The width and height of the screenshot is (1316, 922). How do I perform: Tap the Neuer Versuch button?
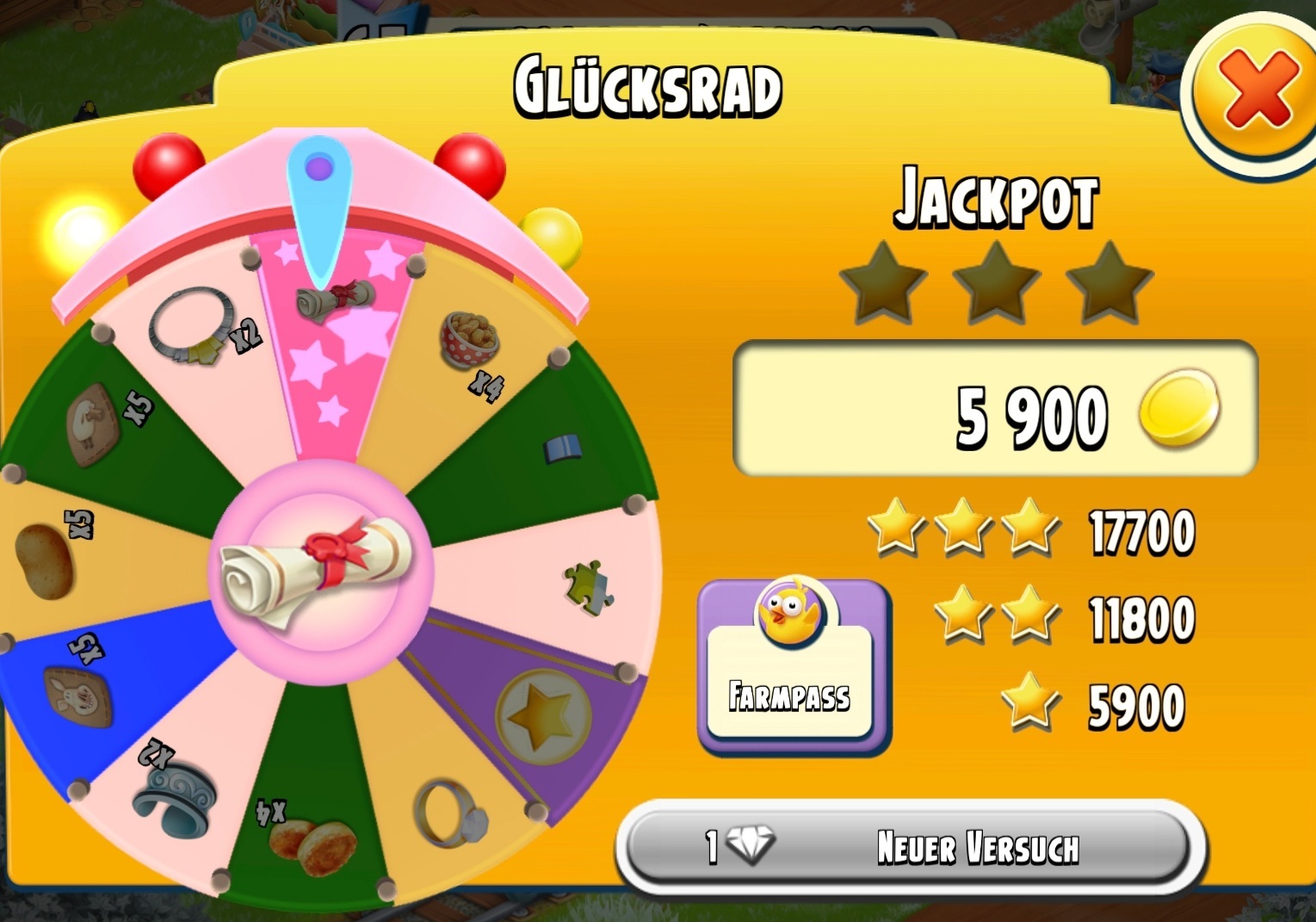911,847
